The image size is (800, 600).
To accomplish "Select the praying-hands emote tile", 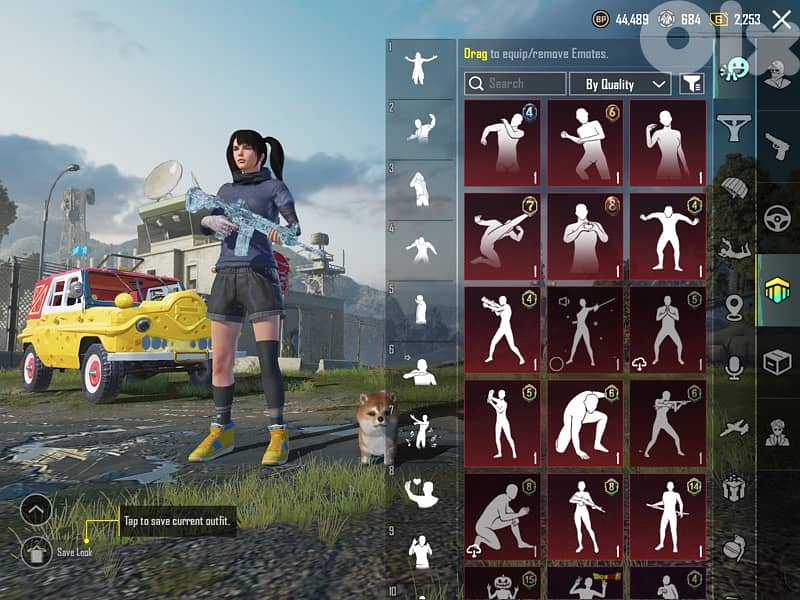I will pos(668,330).
